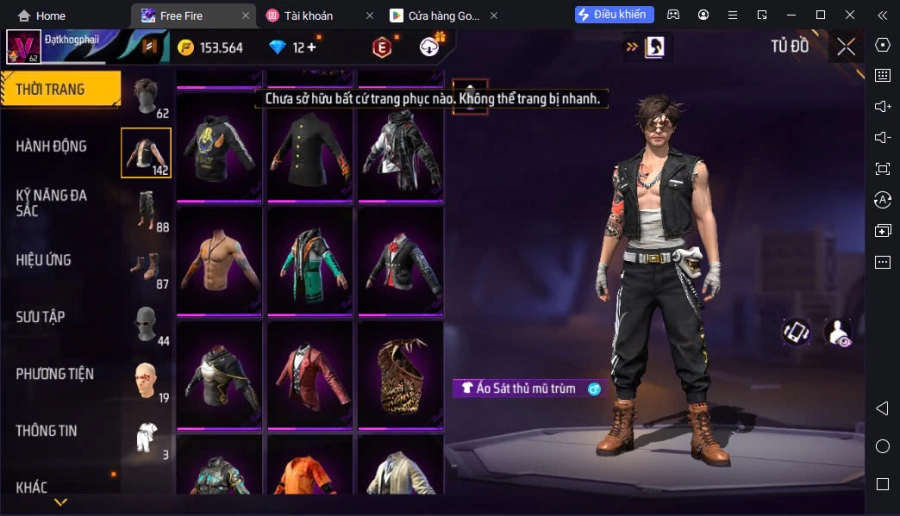Select the mask subcategory with 44 items
The image size is (900, 516).
point(146,324)
